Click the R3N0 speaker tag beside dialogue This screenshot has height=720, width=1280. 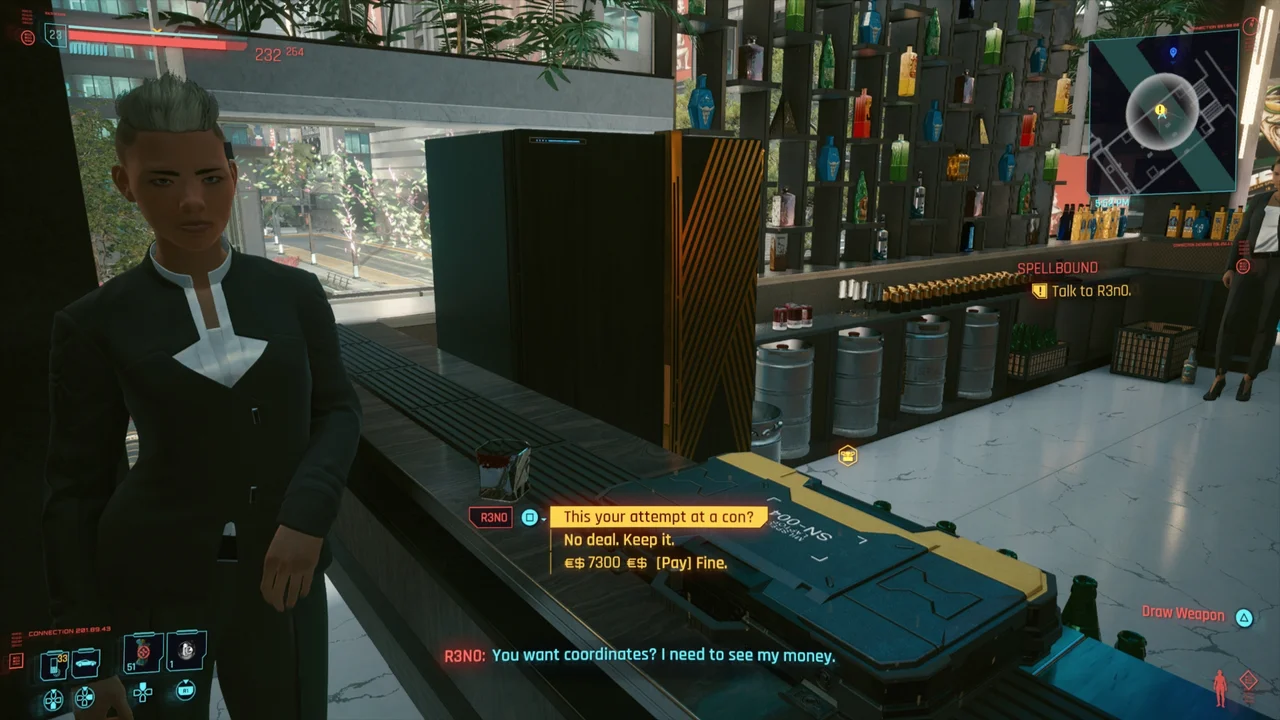coord(490,517)
